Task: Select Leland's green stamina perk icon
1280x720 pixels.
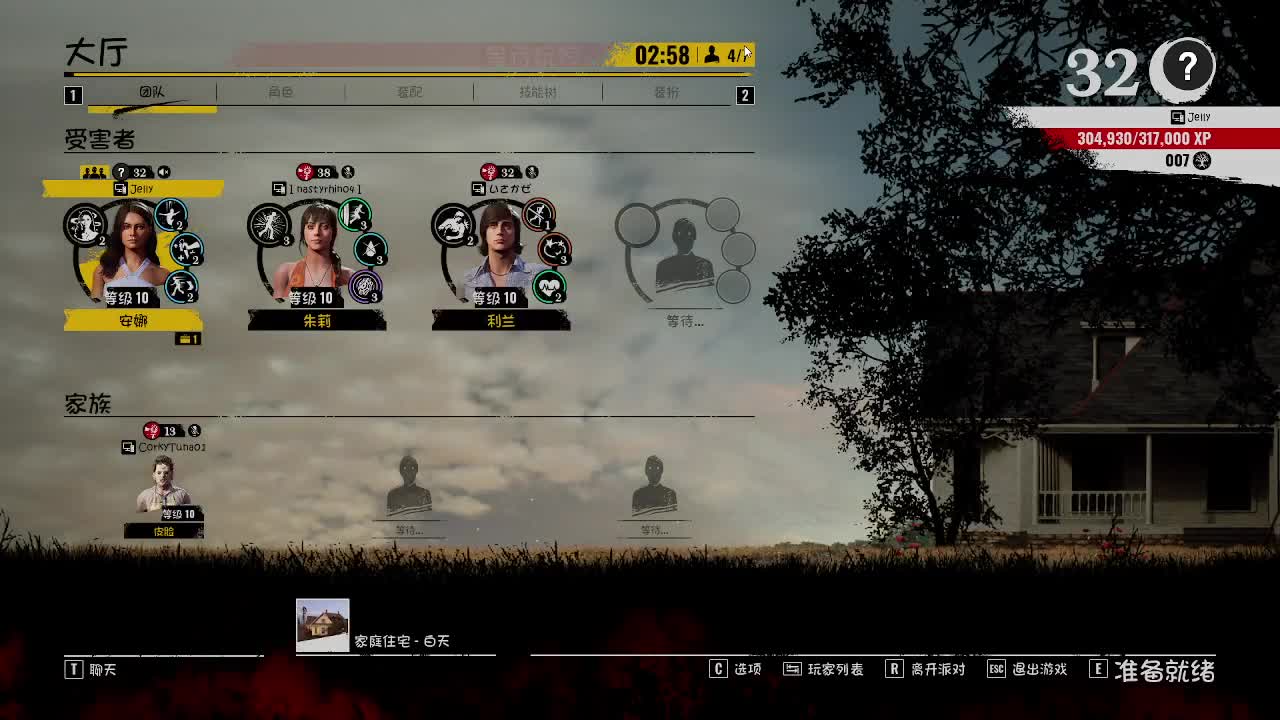Action: click(550, 286)
